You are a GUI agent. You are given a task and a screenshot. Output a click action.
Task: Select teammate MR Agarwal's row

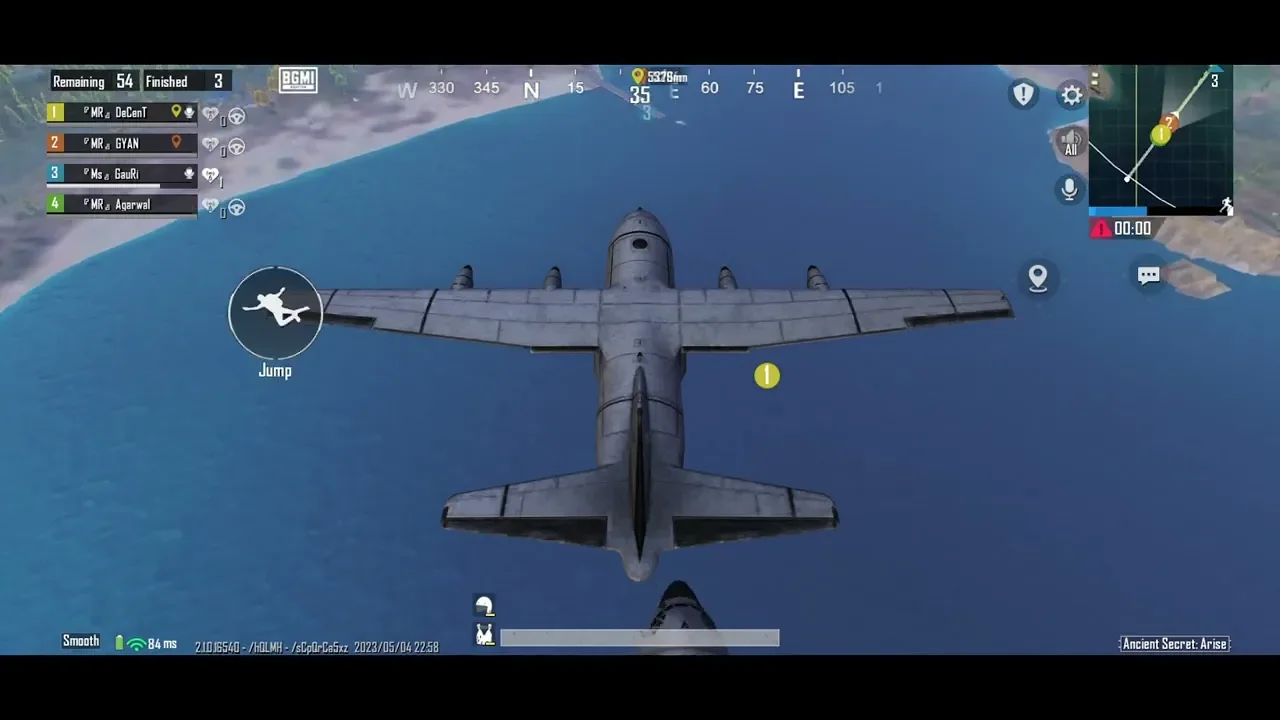(x=122, y=204)
